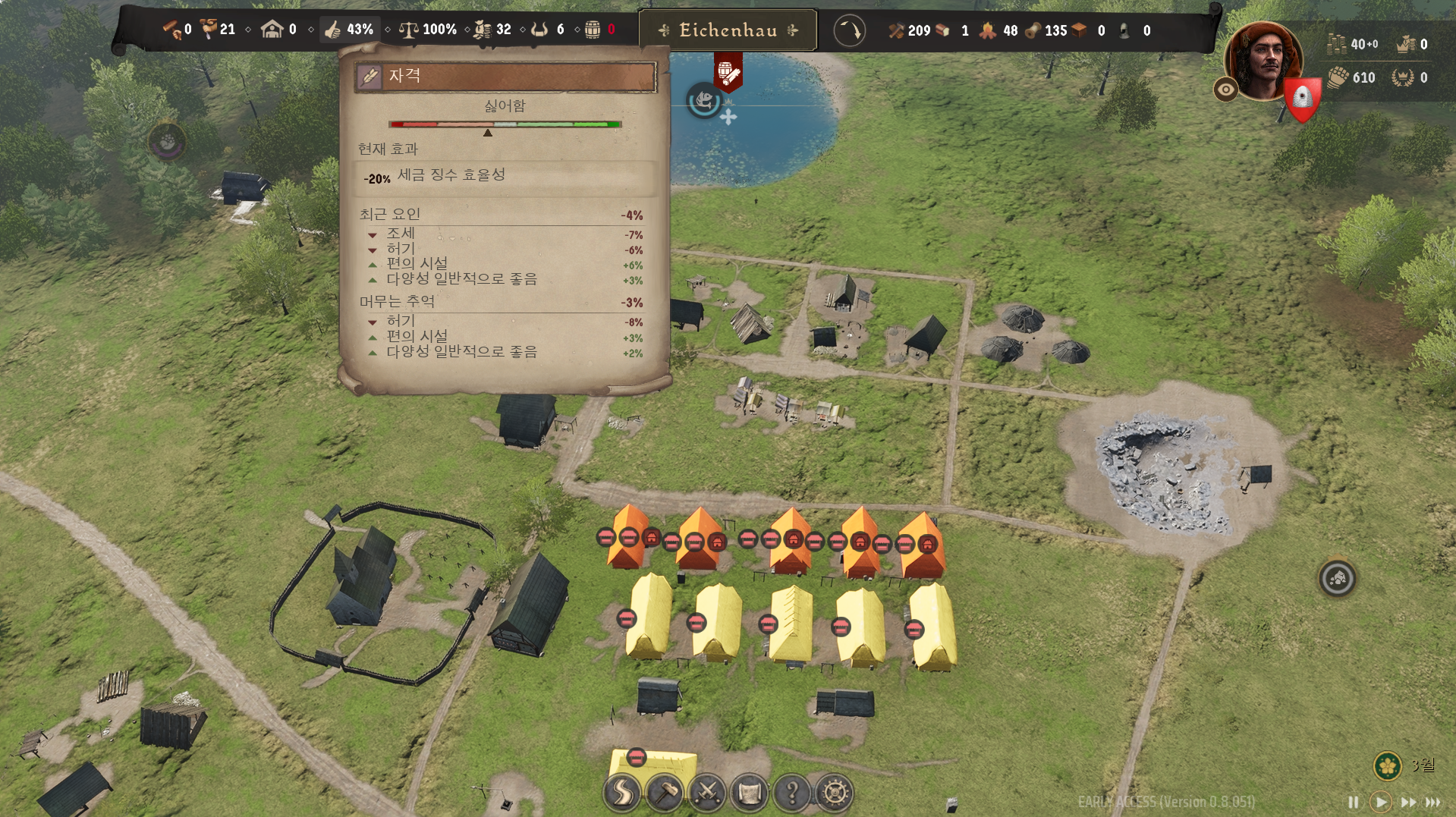Image resolution: width=1456 pixels, height=817 pixels.
Task: Open the question mark help menu
Action: coord(792,793)
